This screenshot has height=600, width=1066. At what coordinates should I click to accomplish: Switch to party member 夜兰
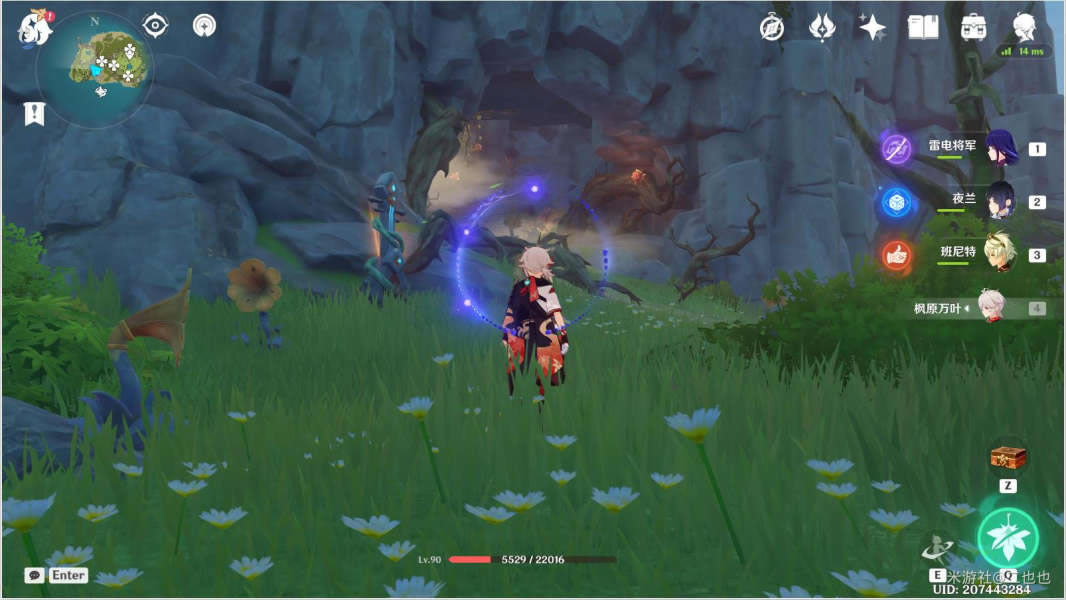[x=1000, y=201]
